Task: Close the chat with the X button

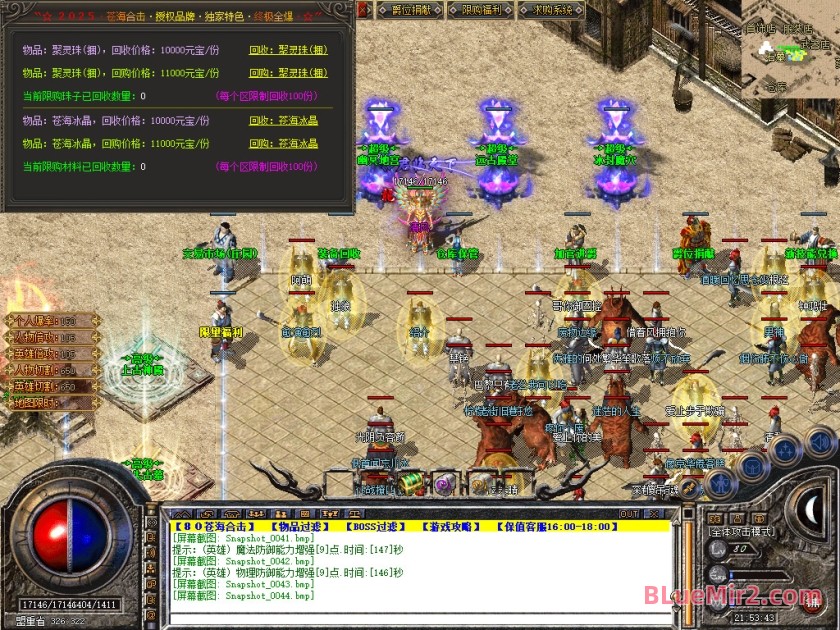Action: coord(656,514)
